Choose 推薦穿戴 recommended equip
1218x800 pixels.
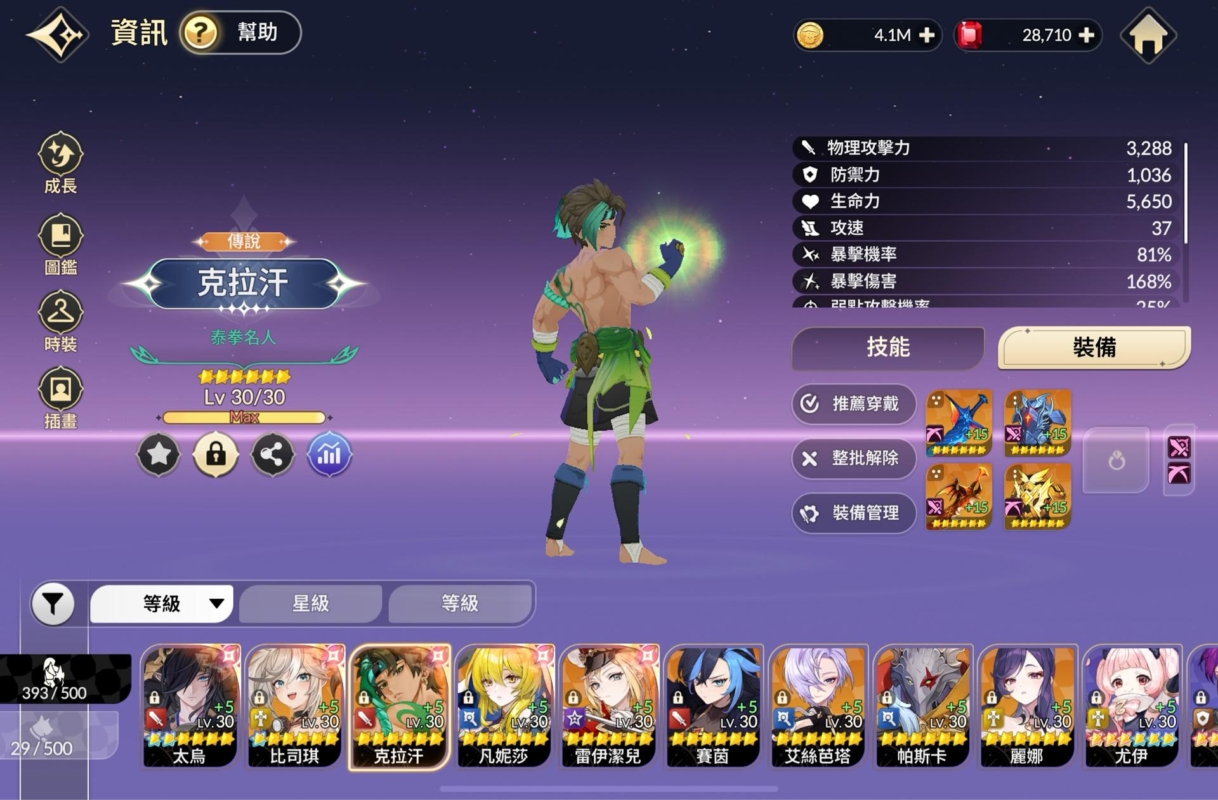[854, 404]
